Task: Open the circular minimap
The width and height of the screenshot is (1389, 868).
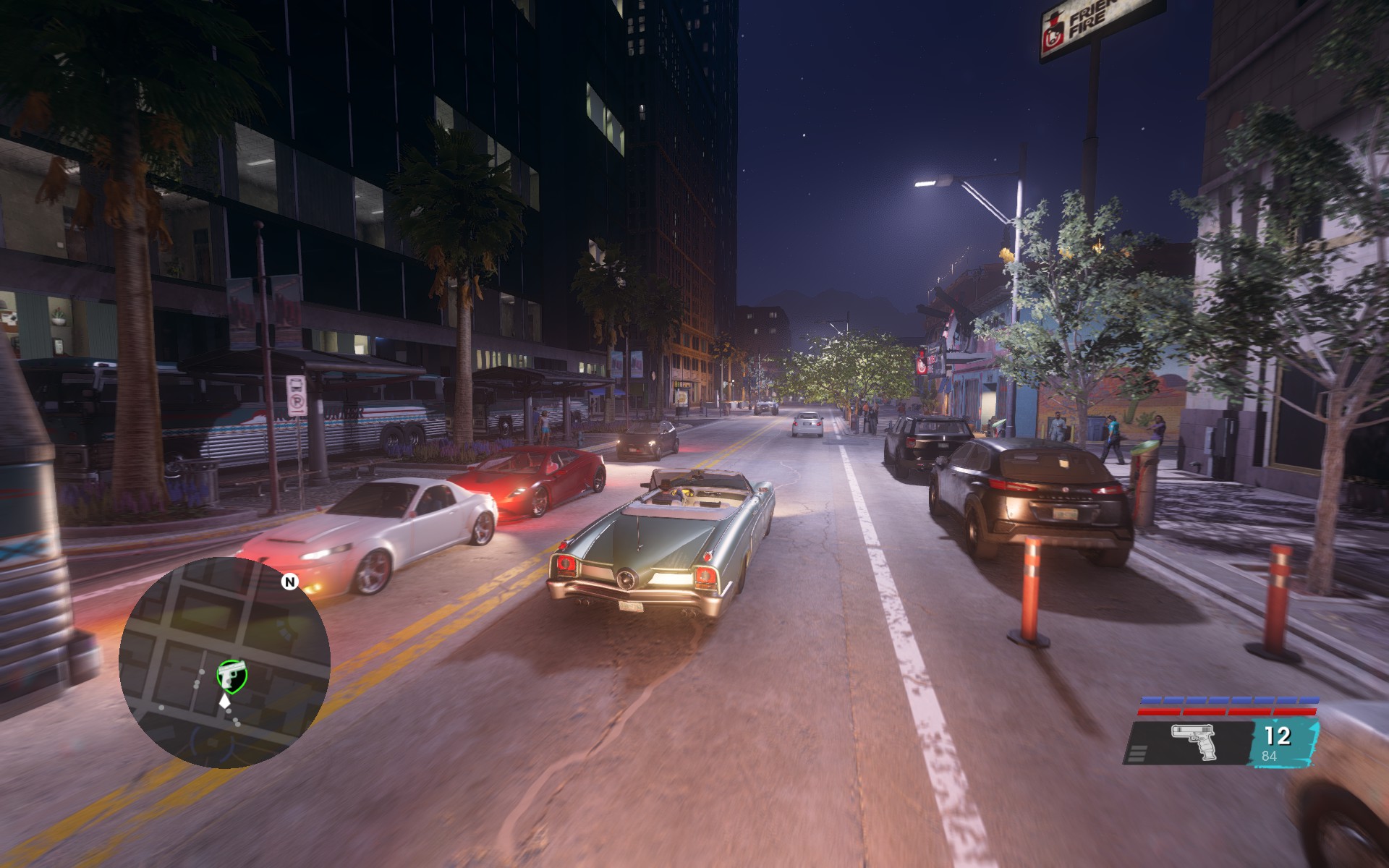Action: tap(224, 662)
